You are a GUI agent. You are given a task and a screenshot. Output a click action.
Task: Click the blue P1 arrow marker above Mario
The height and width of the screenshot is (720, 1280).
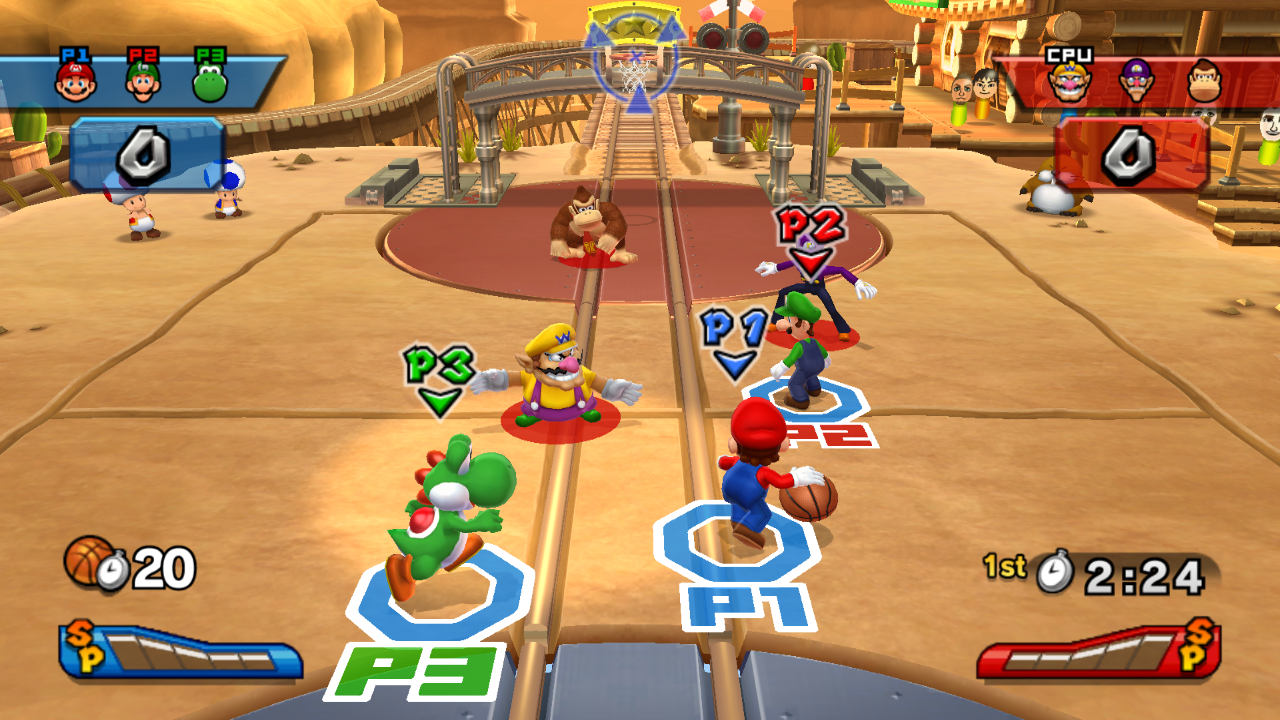[735, 342]
